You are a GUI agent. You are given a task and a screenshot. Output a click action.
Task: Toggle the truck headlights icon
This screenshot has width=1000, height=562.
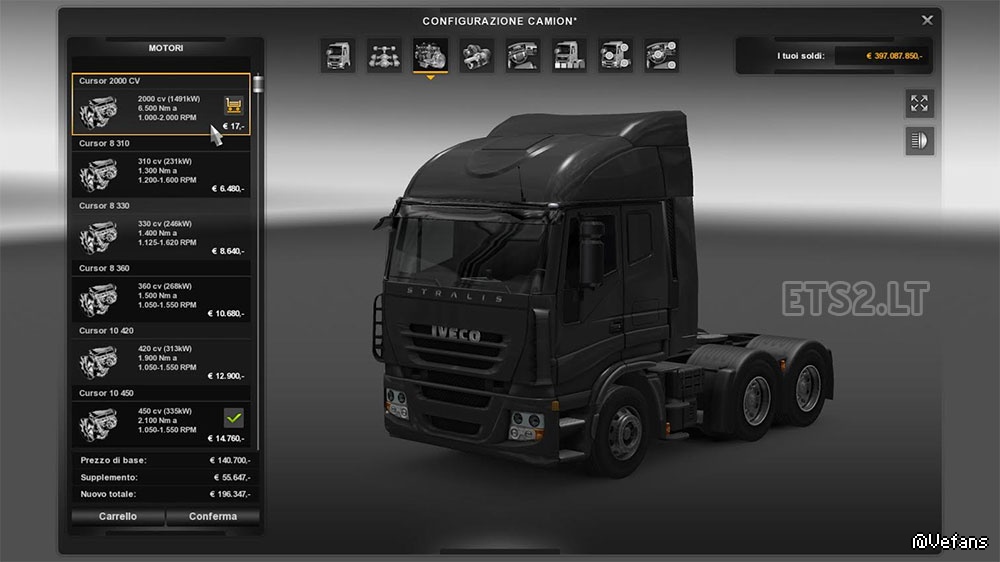919,141
